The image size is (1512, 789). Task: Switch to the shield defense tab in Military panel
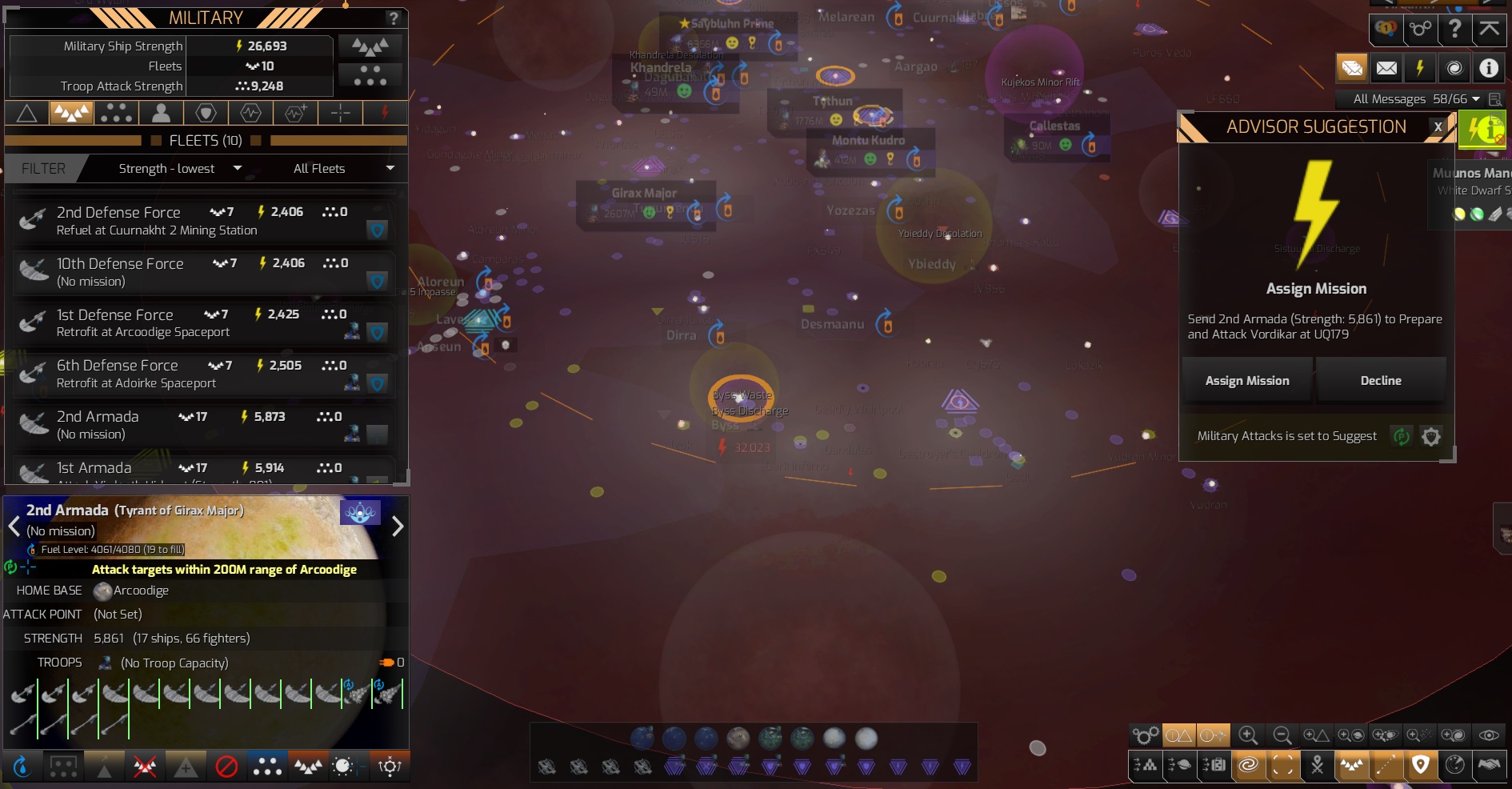pos(206,114)
